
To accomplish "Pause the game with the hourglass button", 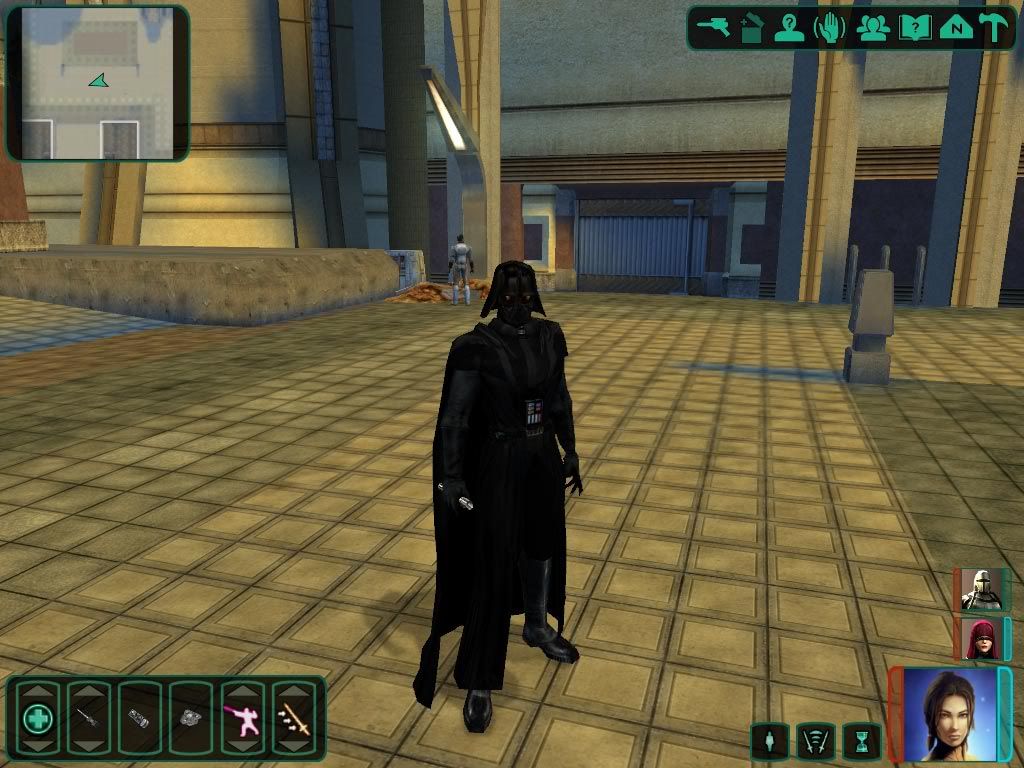I will pos(861,741).
